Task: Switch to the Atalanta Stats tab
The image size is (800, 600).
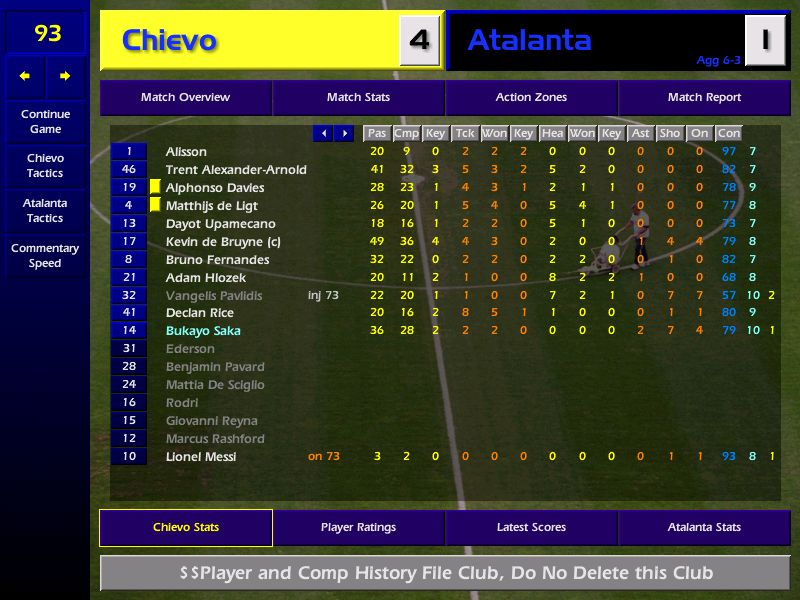Action: click(x=704, y=528)
